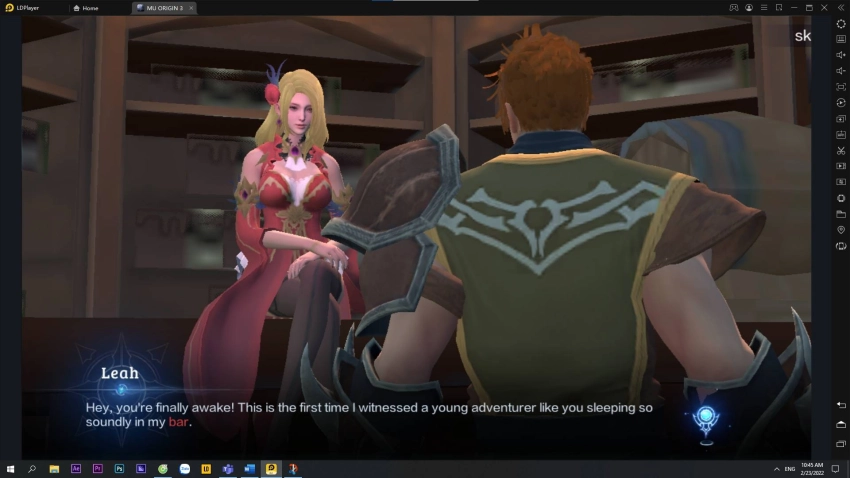Screen dimensions: 850x478
Task: Skip the cutscene with the partial 'sk' button
Action: pos(802,36)
